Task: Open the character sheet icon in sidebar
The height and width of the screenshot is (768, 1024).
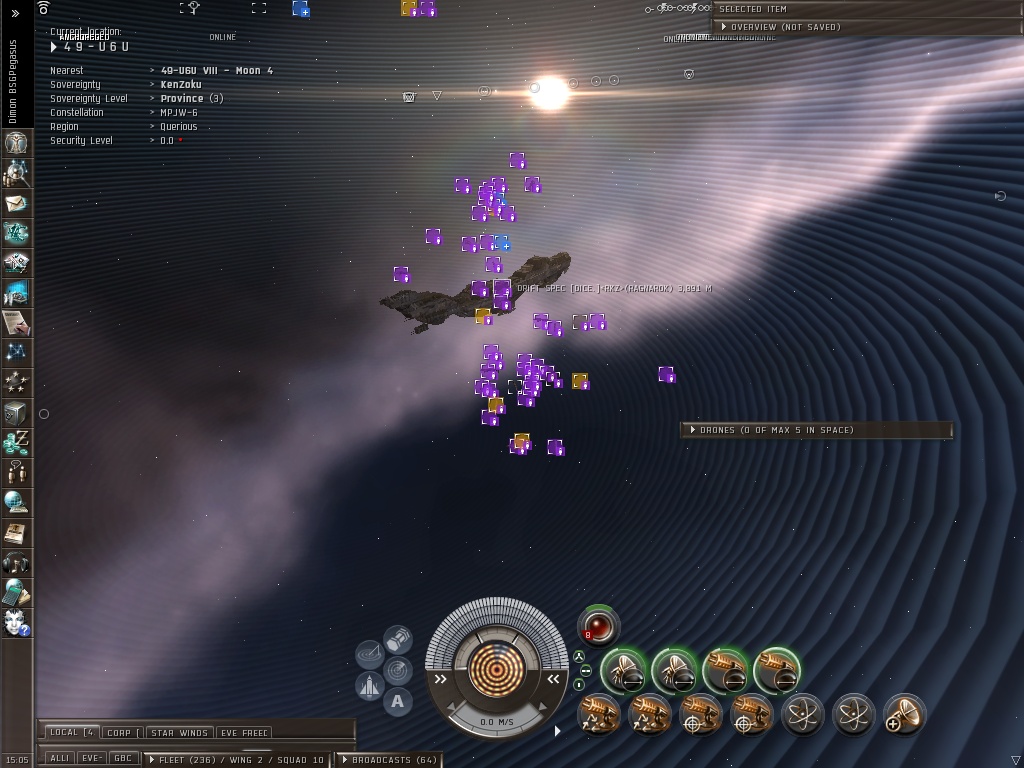Action: click(16, 142)
